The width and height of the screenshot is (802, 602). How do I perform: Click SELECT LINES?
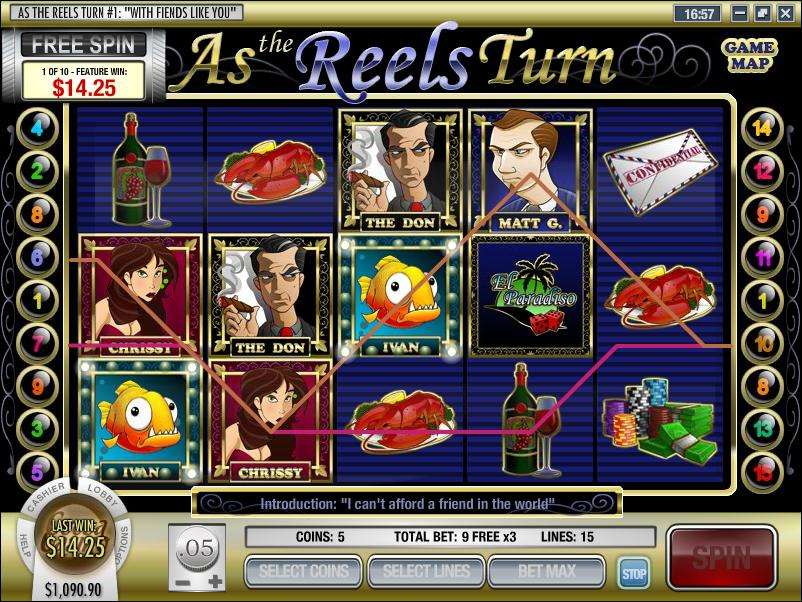(425, 572)
